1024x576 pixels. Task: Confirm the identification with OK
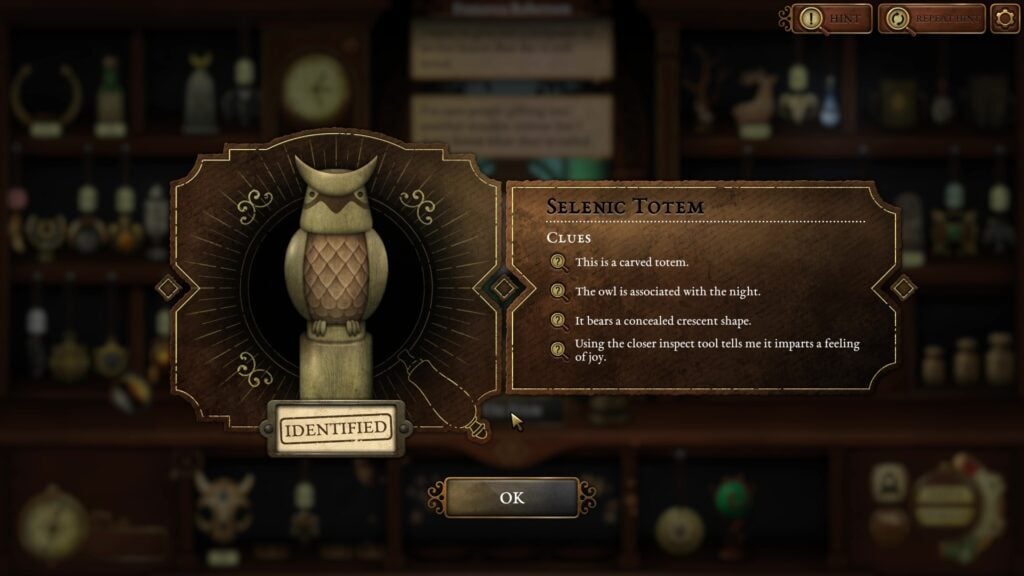tap(511, 497)
